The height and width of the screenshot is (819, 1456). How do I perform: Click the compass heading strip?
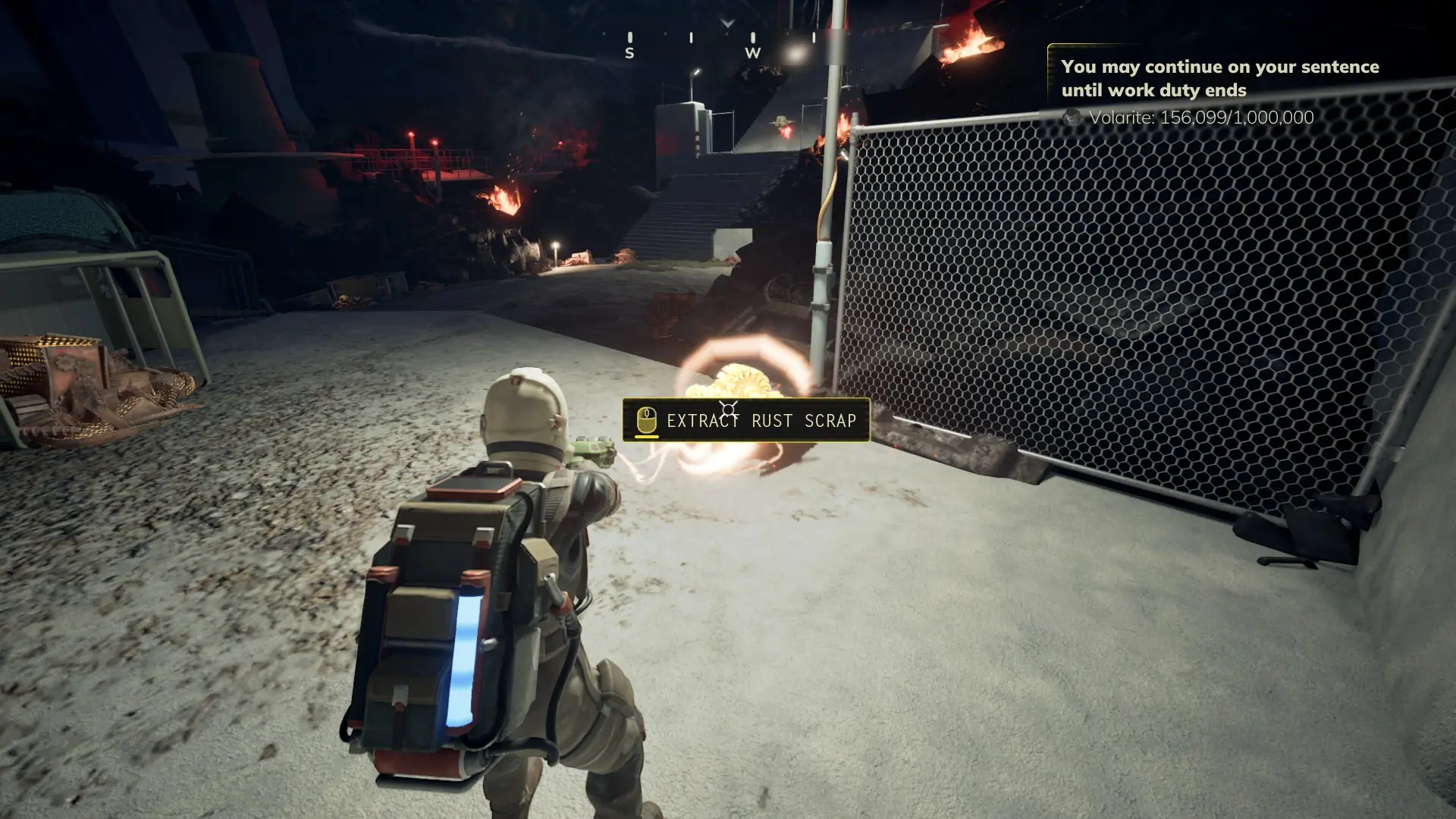pos(726,42)
